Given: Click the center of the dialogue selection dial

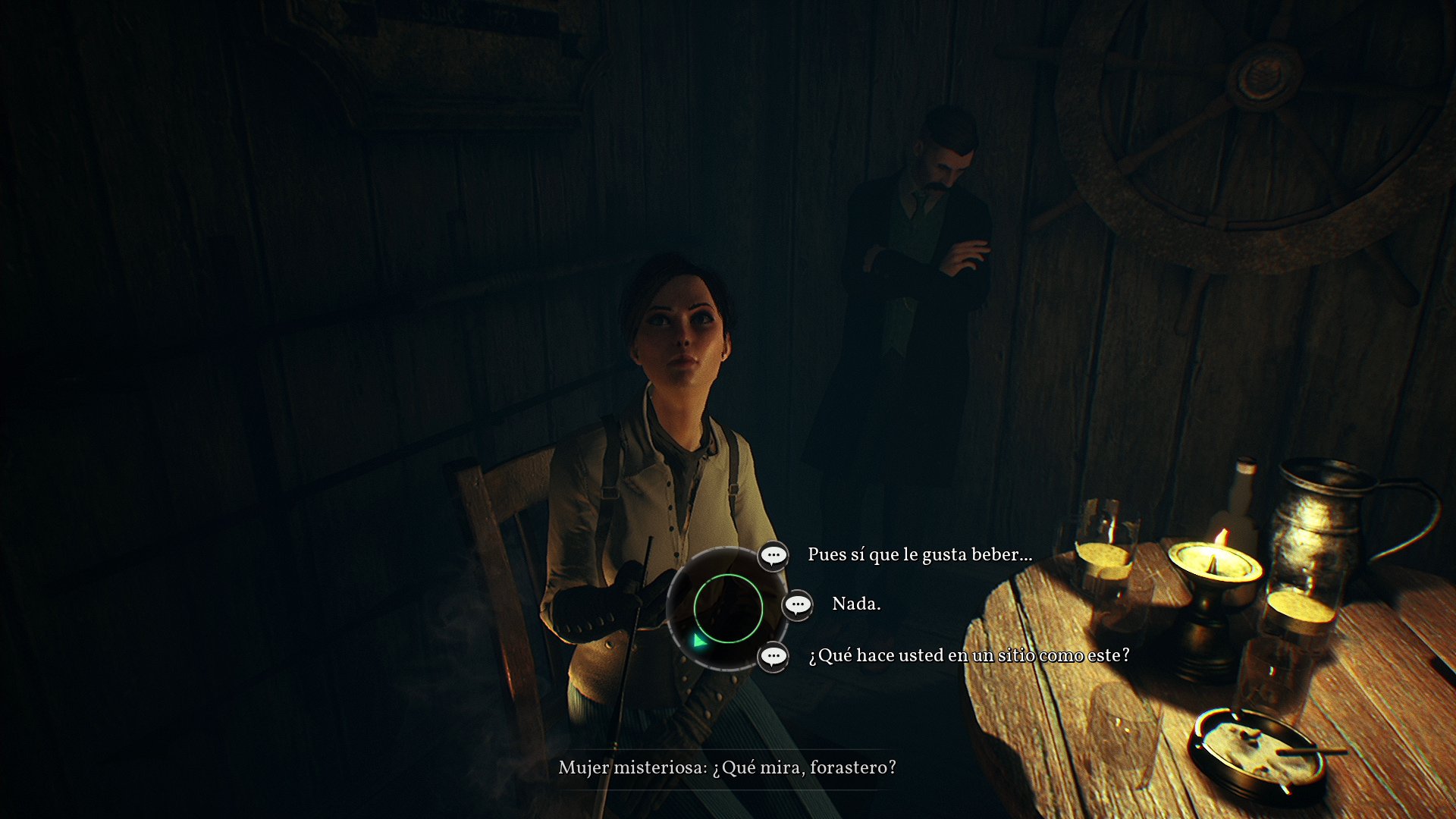Looking at the screenshot, I should click(730, 607).
